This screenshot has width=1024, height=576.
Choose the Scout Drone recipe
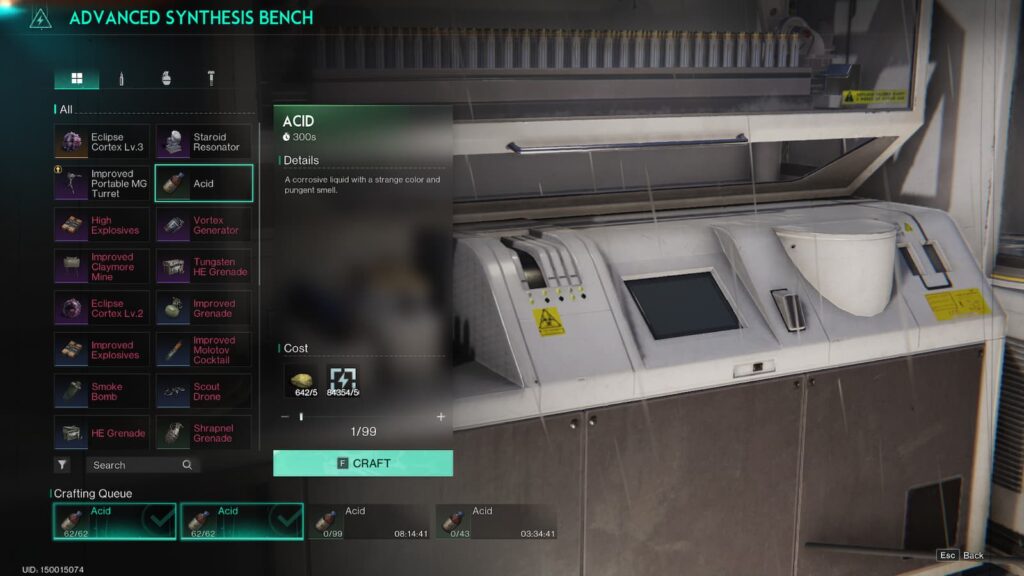point(204,391)
